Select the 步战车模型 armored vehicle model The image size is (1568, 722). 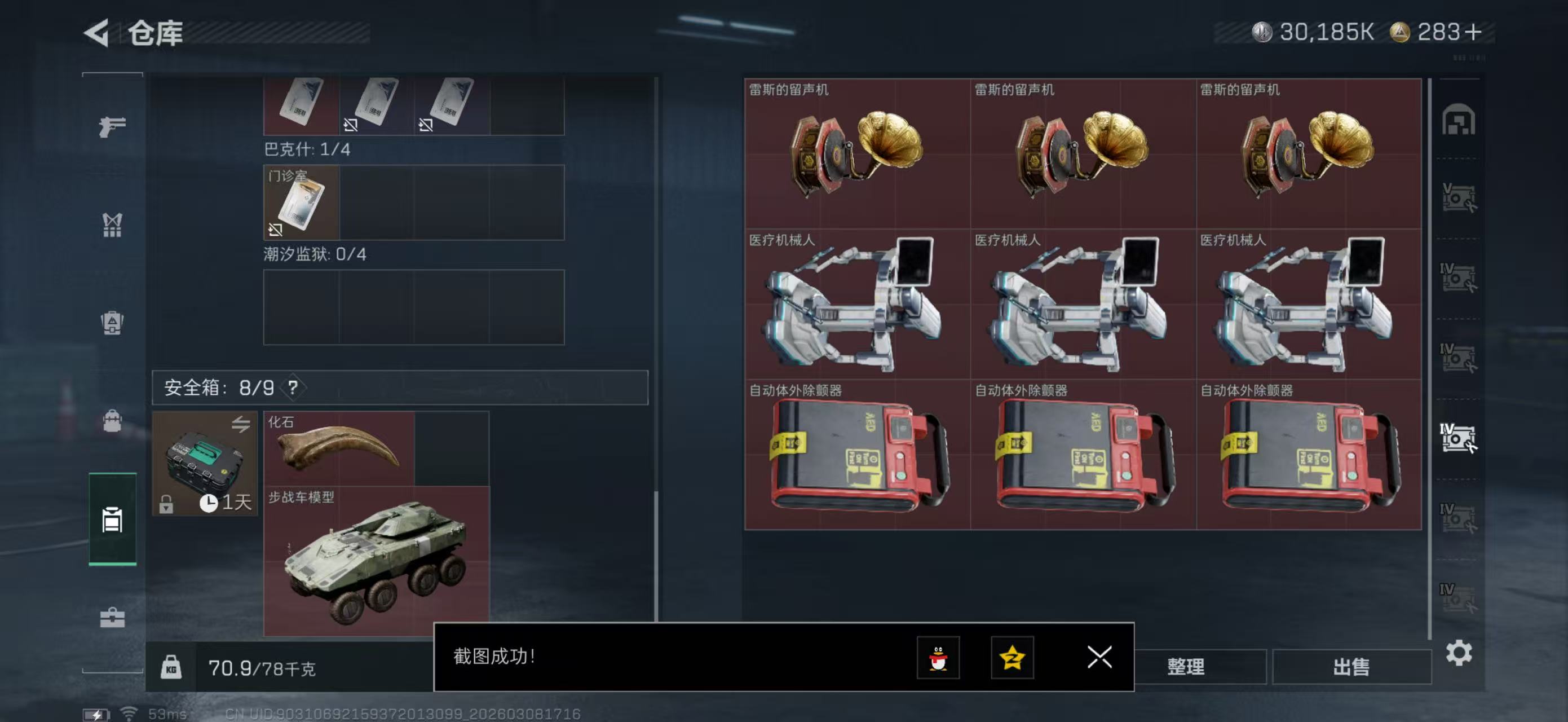(x=376, y=561)
